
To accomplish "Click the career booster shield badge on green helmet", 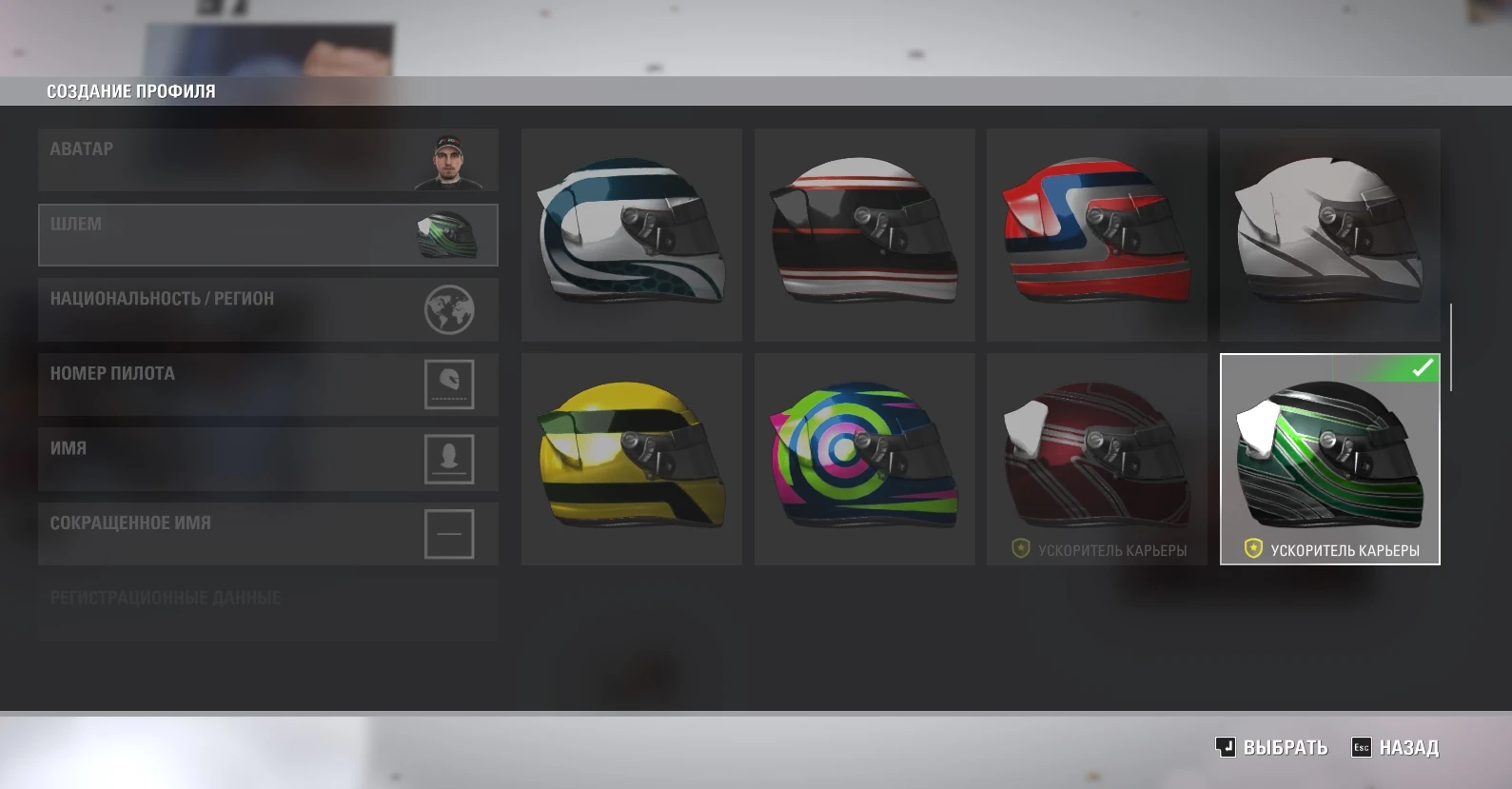I will [x=1253, y=549].
